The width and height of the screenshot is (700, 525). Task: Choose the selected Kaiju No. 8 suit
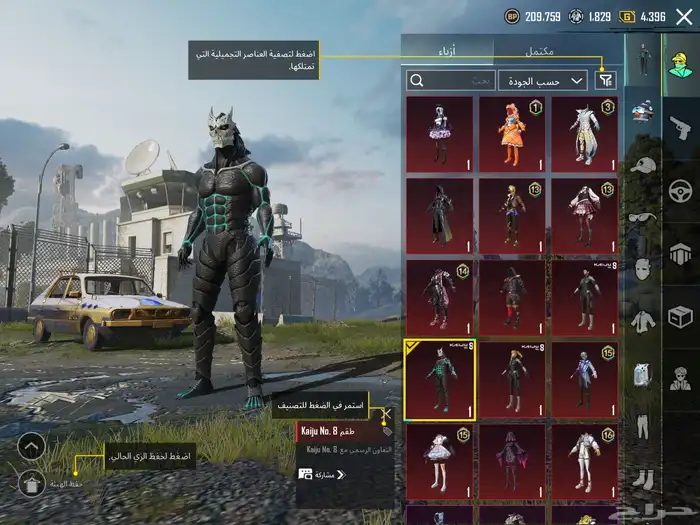click(x=439, y=379)
